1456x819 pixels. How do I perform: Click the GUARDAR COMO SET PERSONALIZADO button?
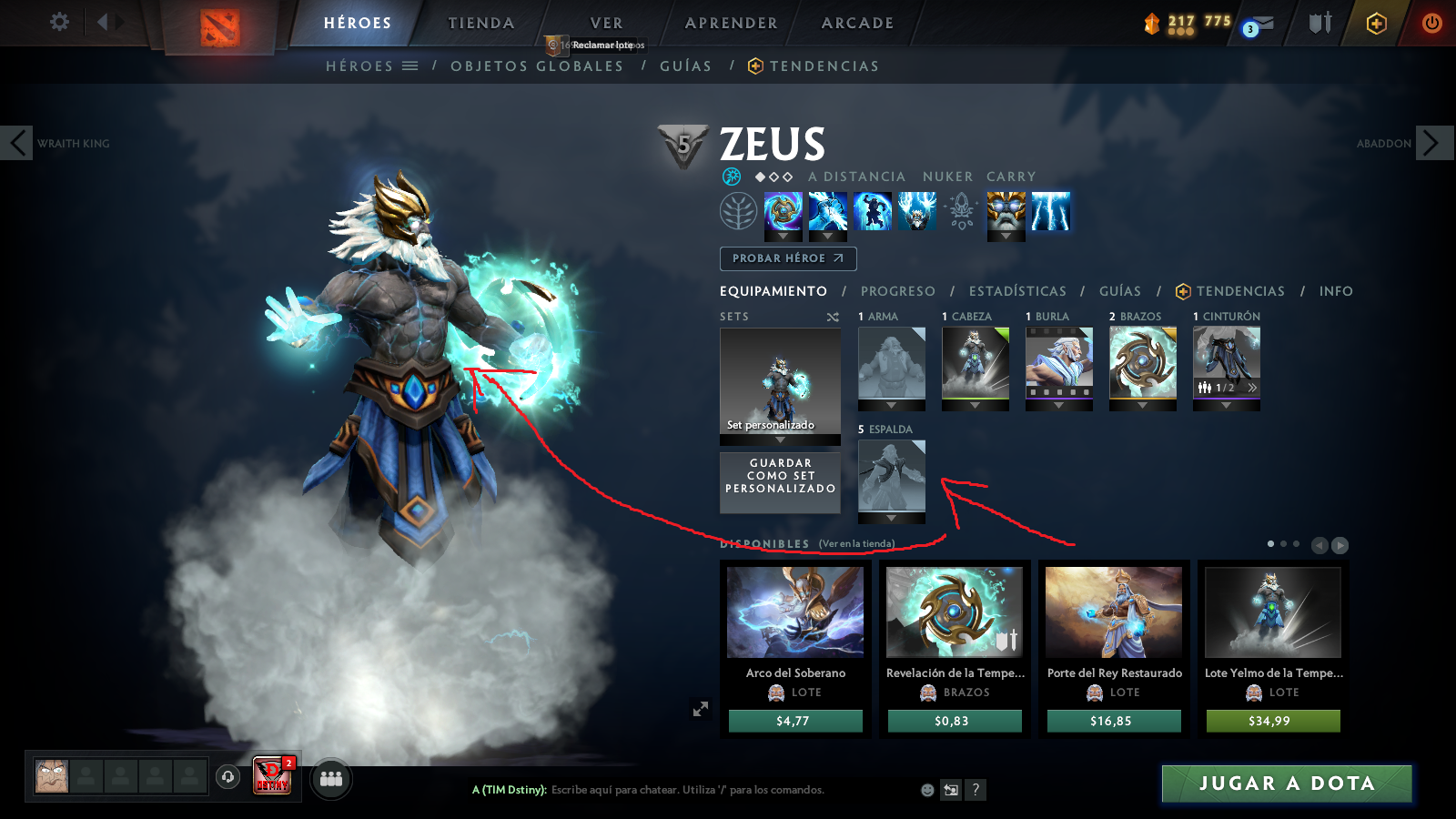(780, 482)
